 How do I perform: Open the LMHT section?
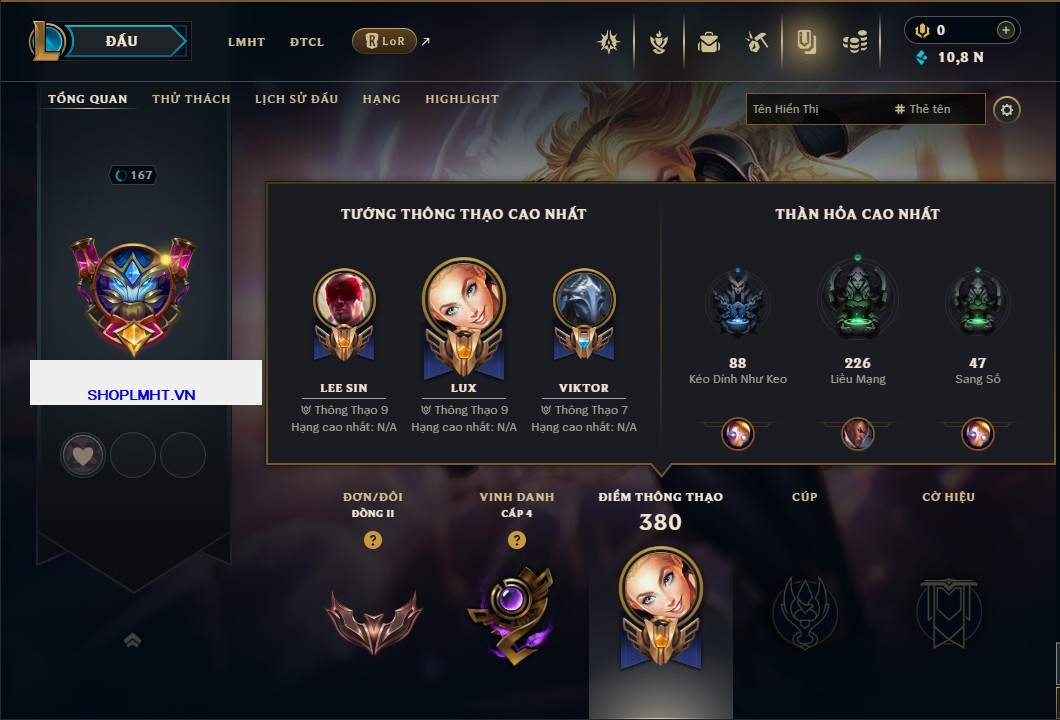[246, 42]
